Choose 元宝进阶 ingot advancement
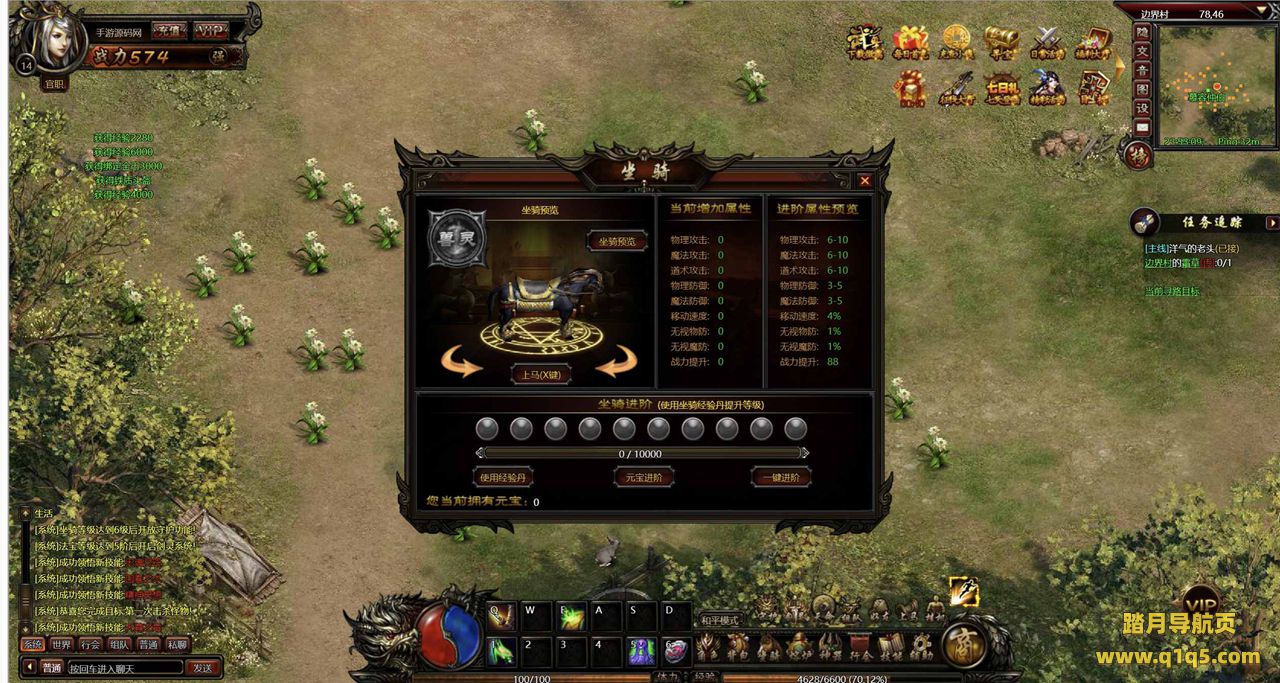Viewport: 1280px width, 683px height. pos(643,477)
